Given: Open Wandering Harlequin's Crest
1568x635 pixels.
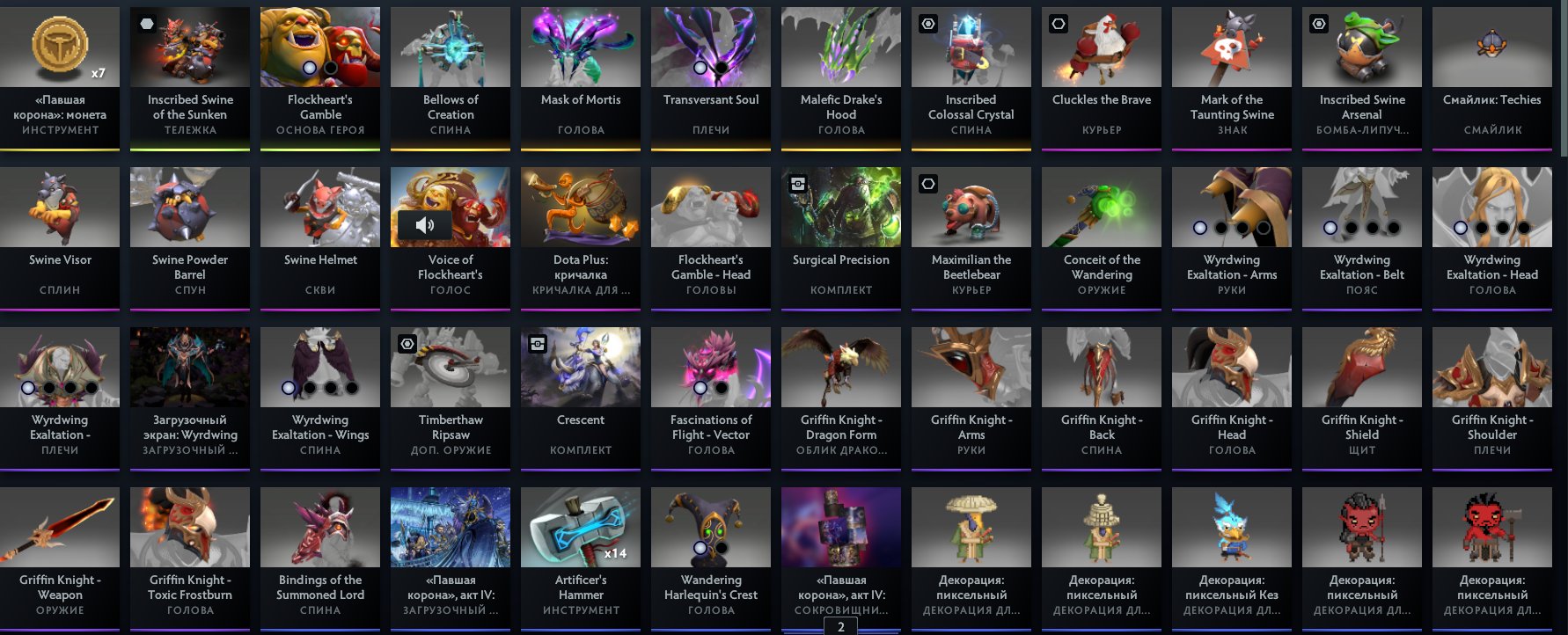Looking at the screenshot, I should (x=710, y=526).
